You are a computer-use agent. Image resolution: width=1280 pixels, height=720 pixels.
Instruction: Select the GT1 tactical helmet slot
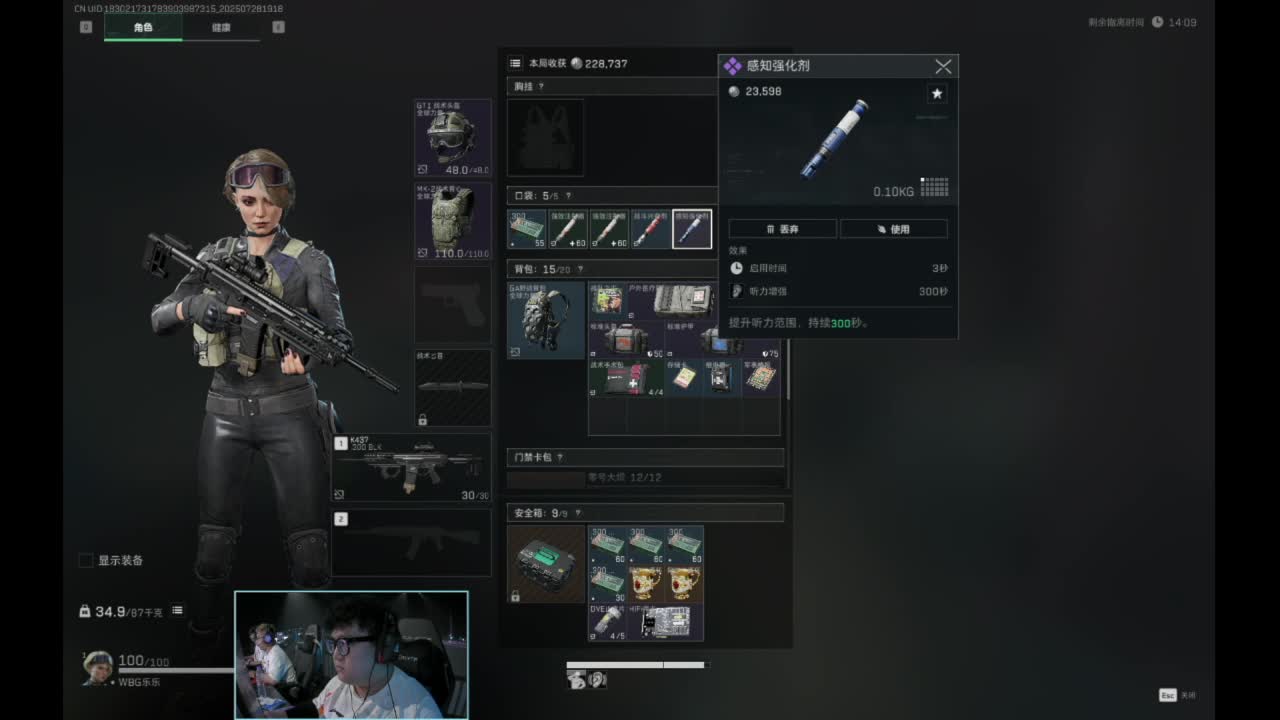click(453, 138)
